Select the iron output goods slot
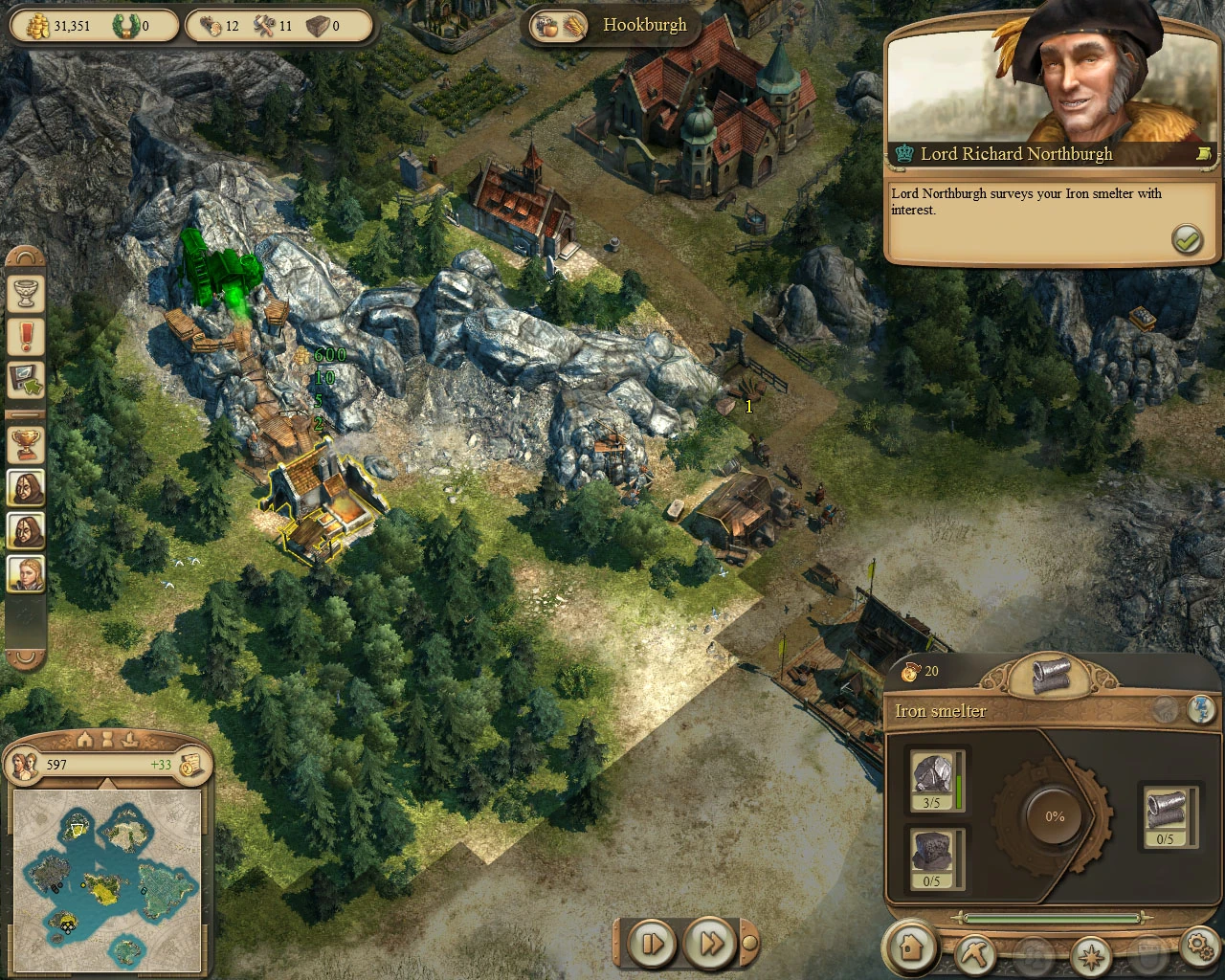 (x=1166, y=816)
